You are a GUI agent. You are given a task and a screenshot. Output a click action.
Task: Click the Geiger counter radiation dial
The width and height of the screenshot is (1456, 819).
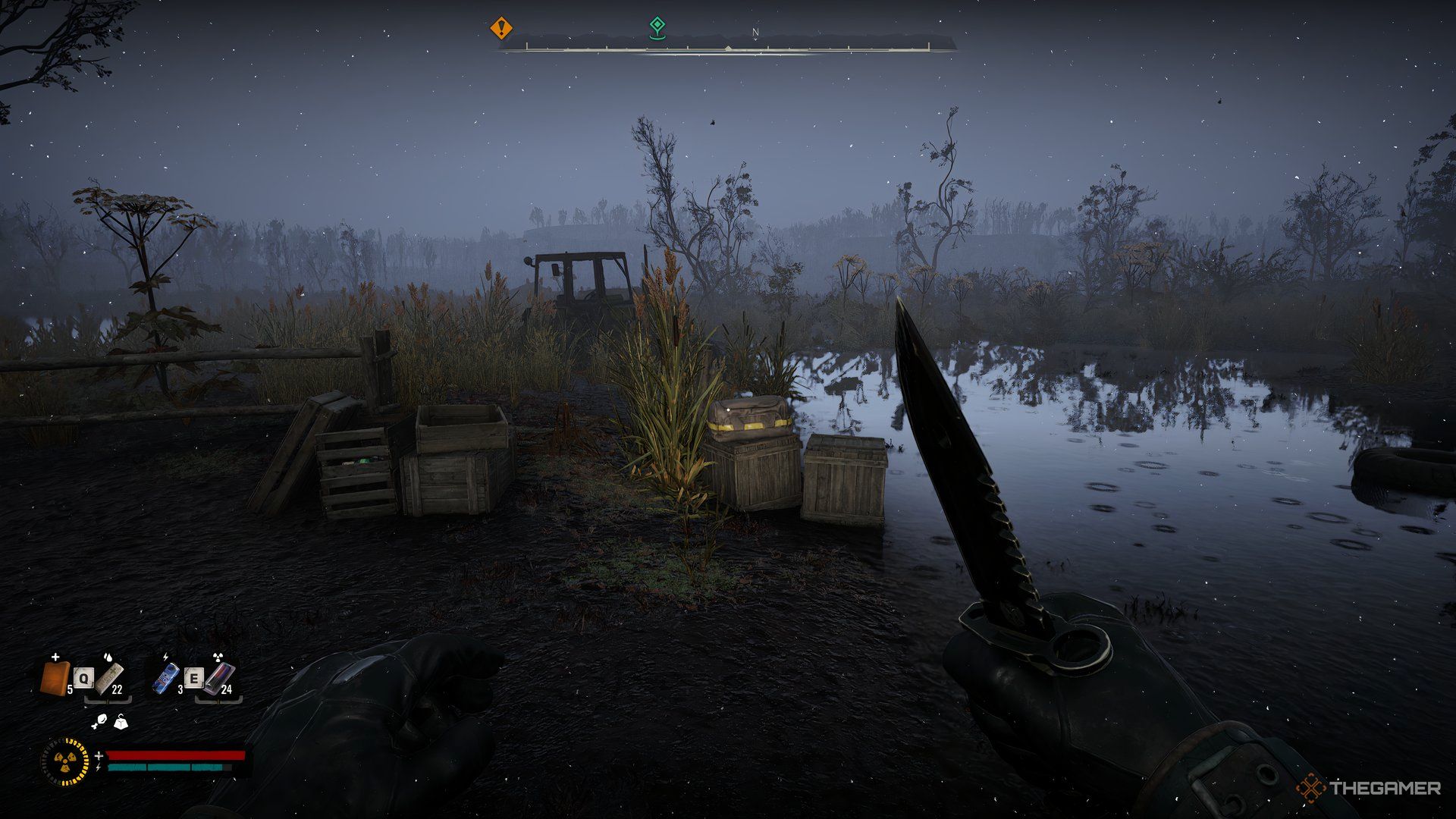pyautogui.click(x=65, y=761)
